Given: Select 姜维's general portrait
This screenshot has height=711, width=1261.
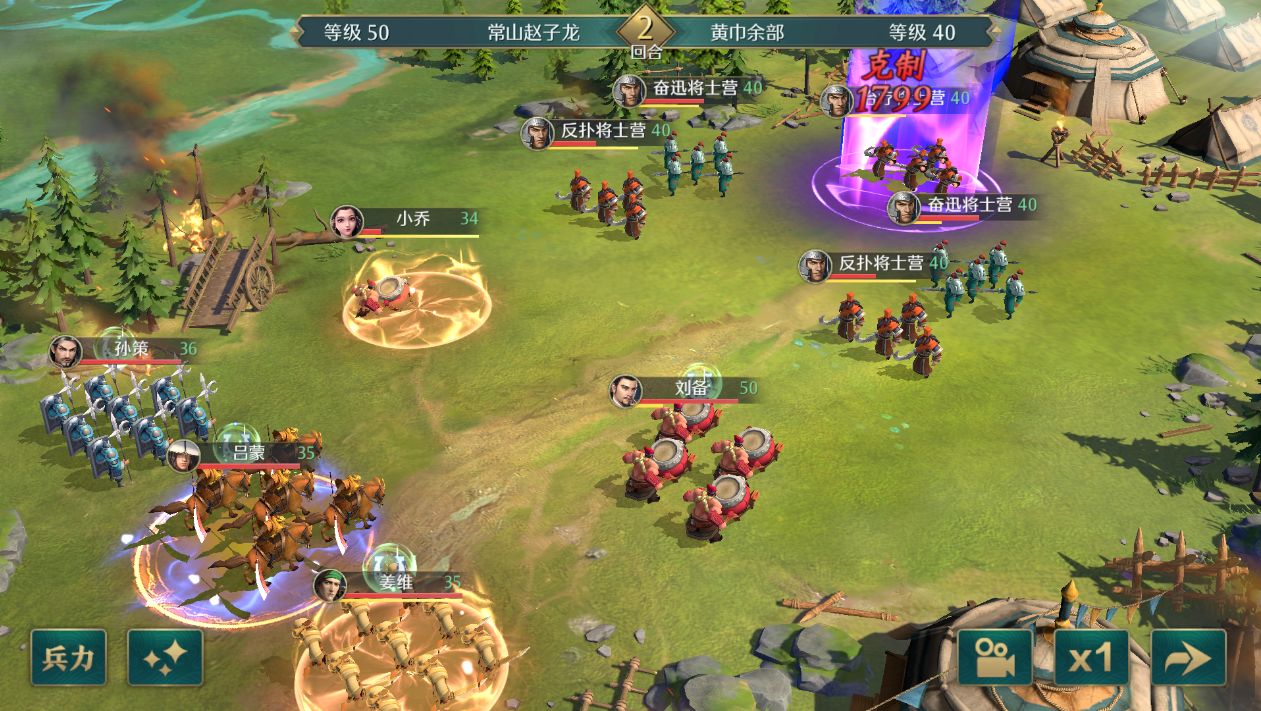Looking at the screenshot, I should 329,585.
